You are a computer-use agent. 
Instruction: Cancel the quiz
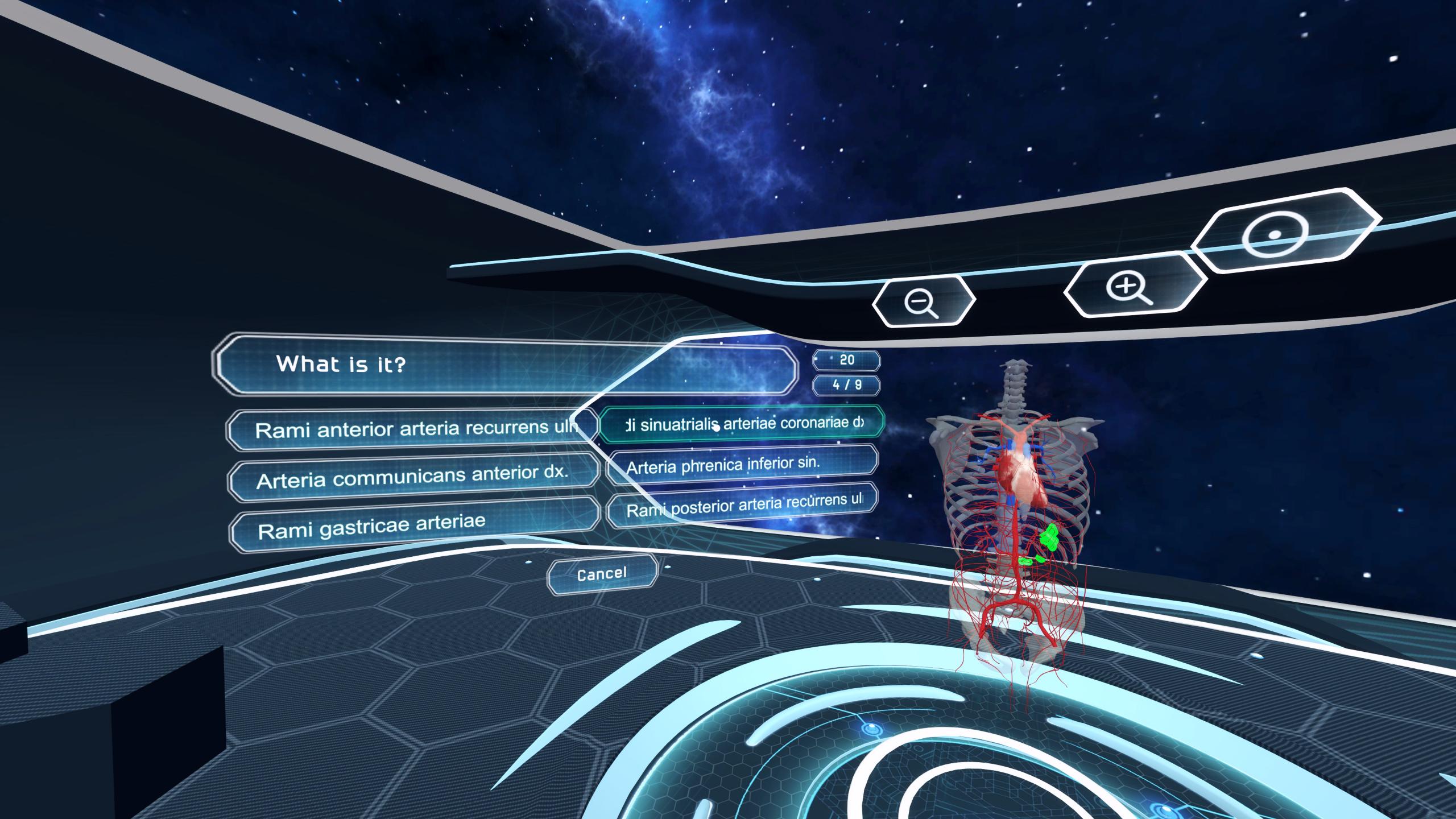point(602,574)
